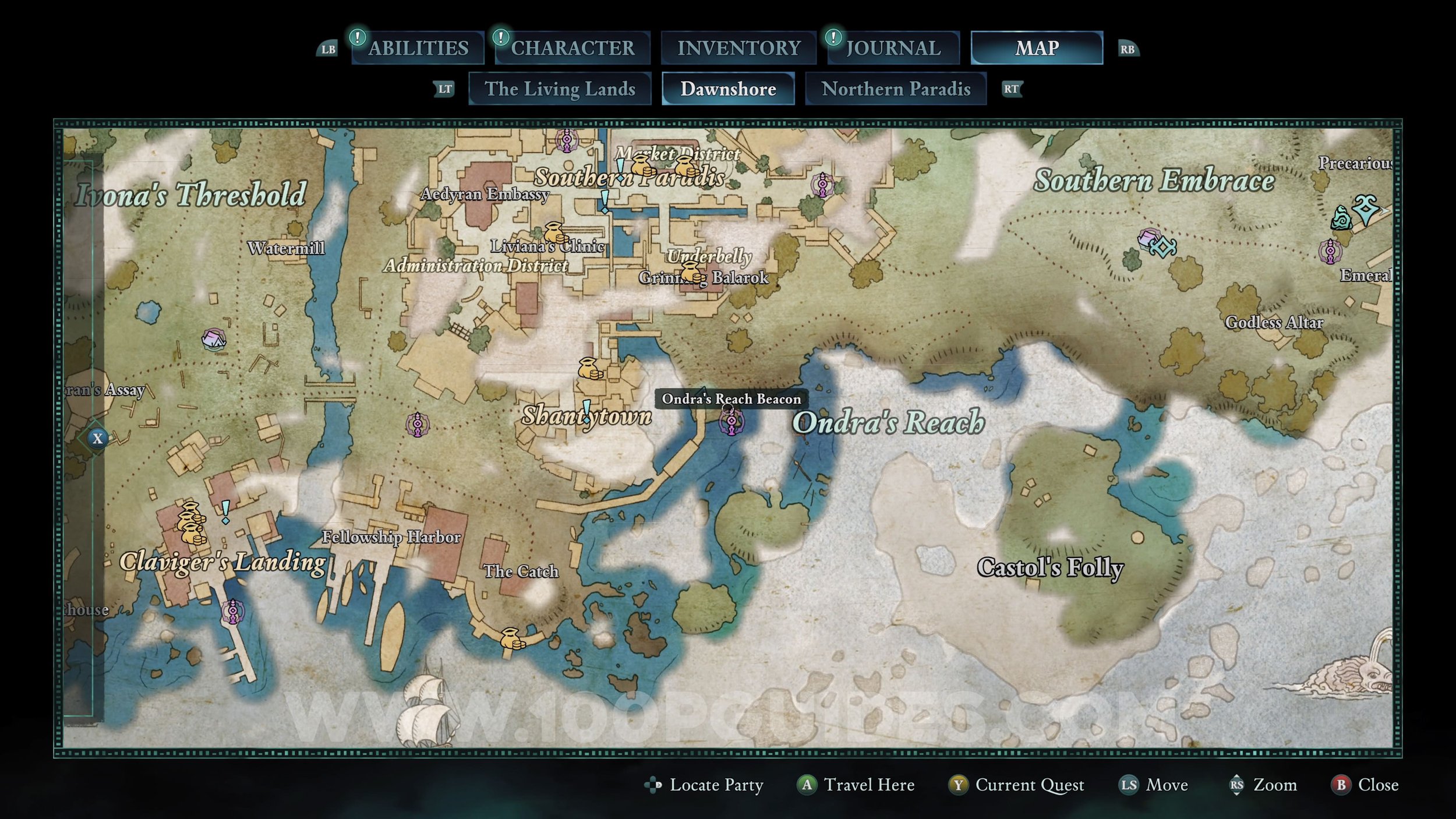Select the Ondra's Reach Beacon marker

731,421
